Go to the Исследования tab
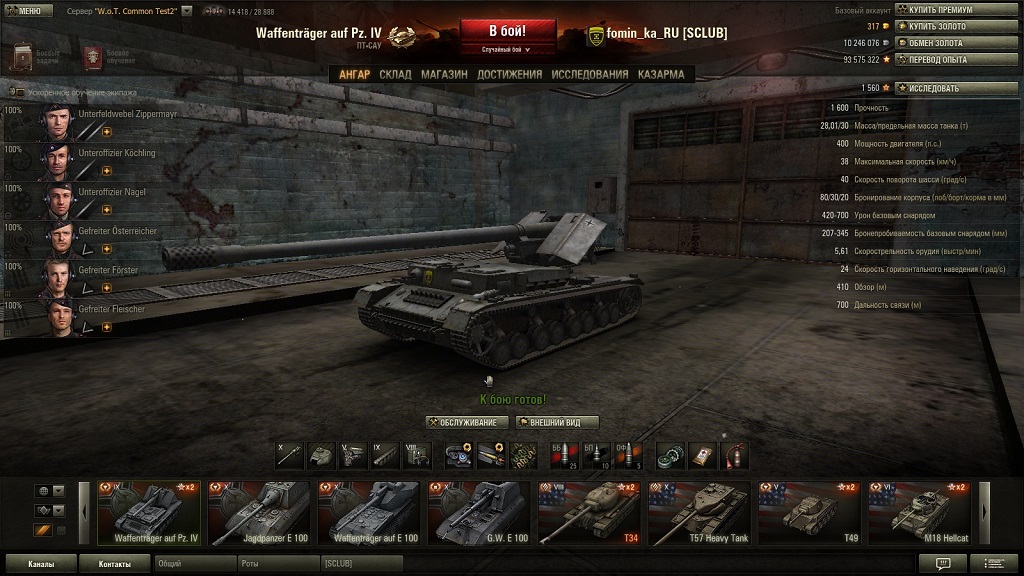The image size is (1024, 576). (590, 74)
